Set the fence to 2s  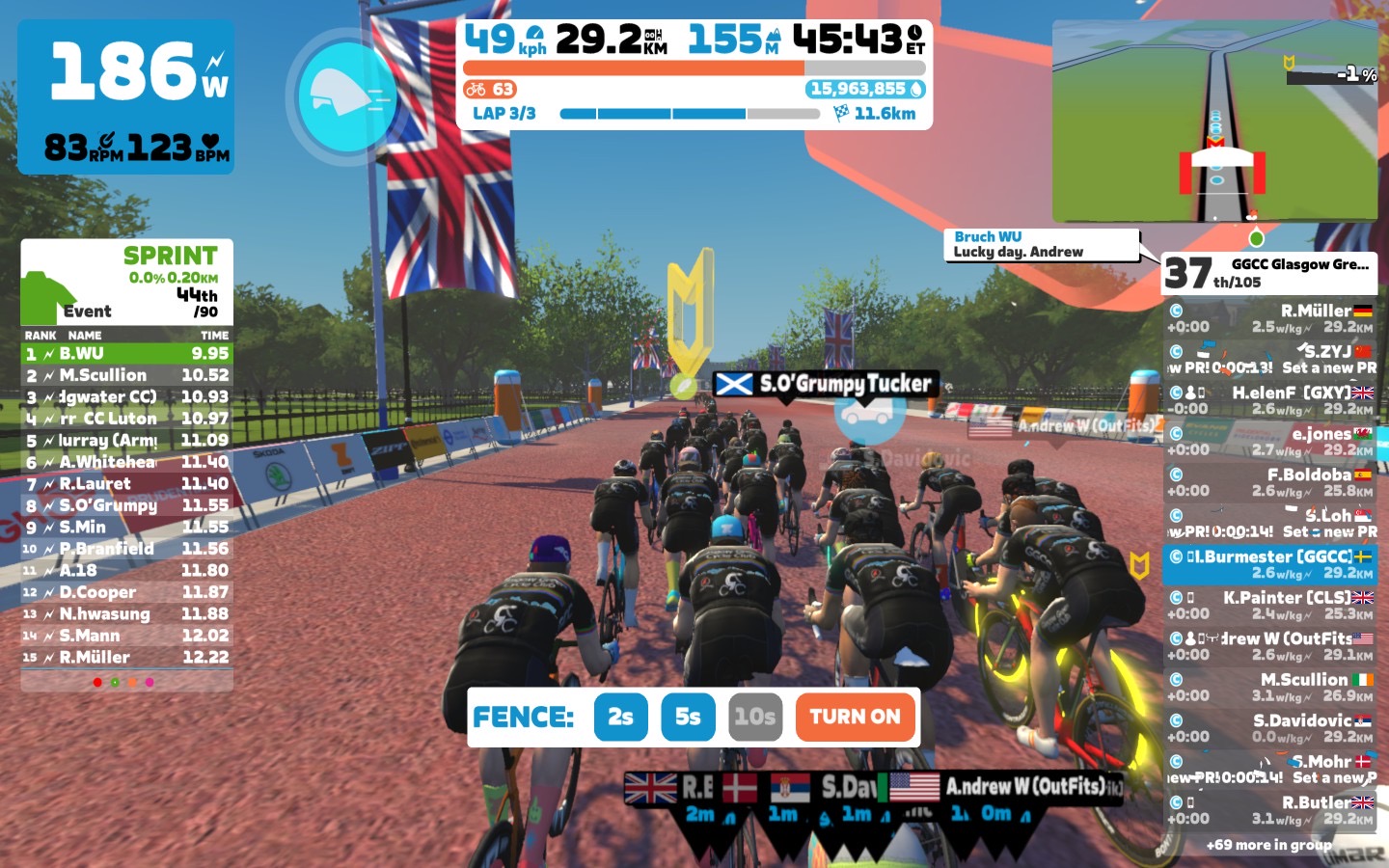(620, 717)
